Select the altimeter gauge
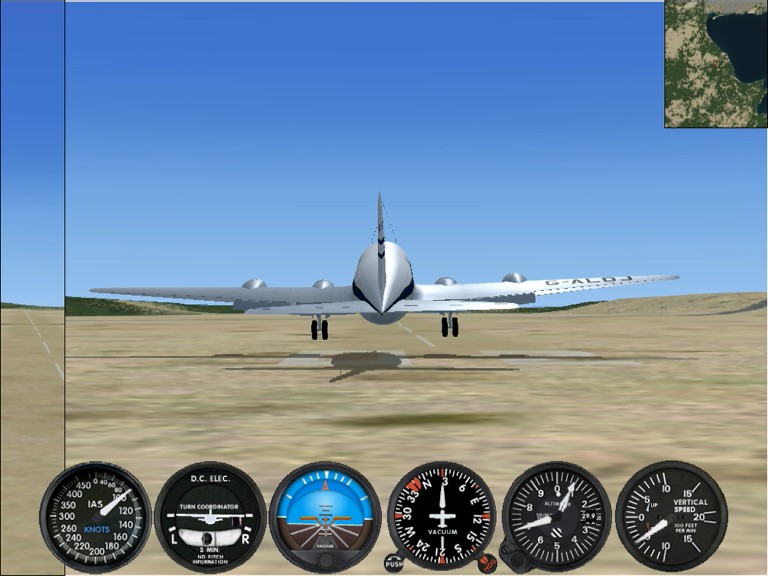 [x=556, y=516]
